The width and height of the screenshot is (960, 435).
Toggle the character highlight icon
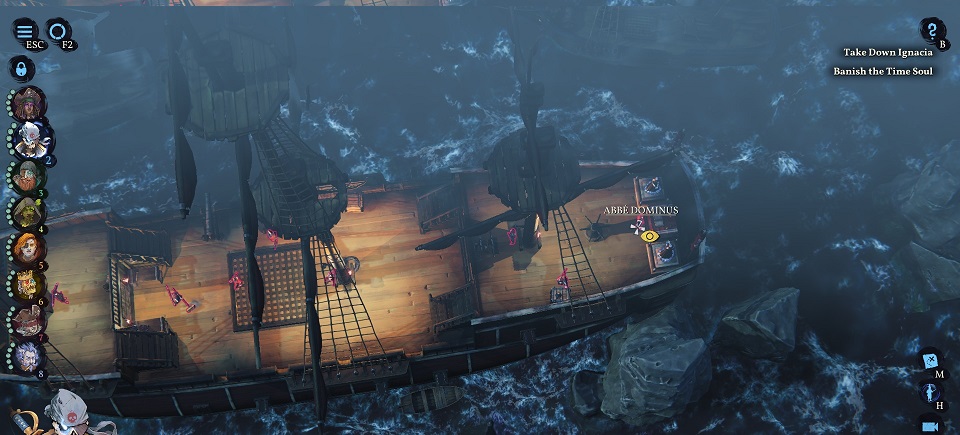(x=930, y=391)
